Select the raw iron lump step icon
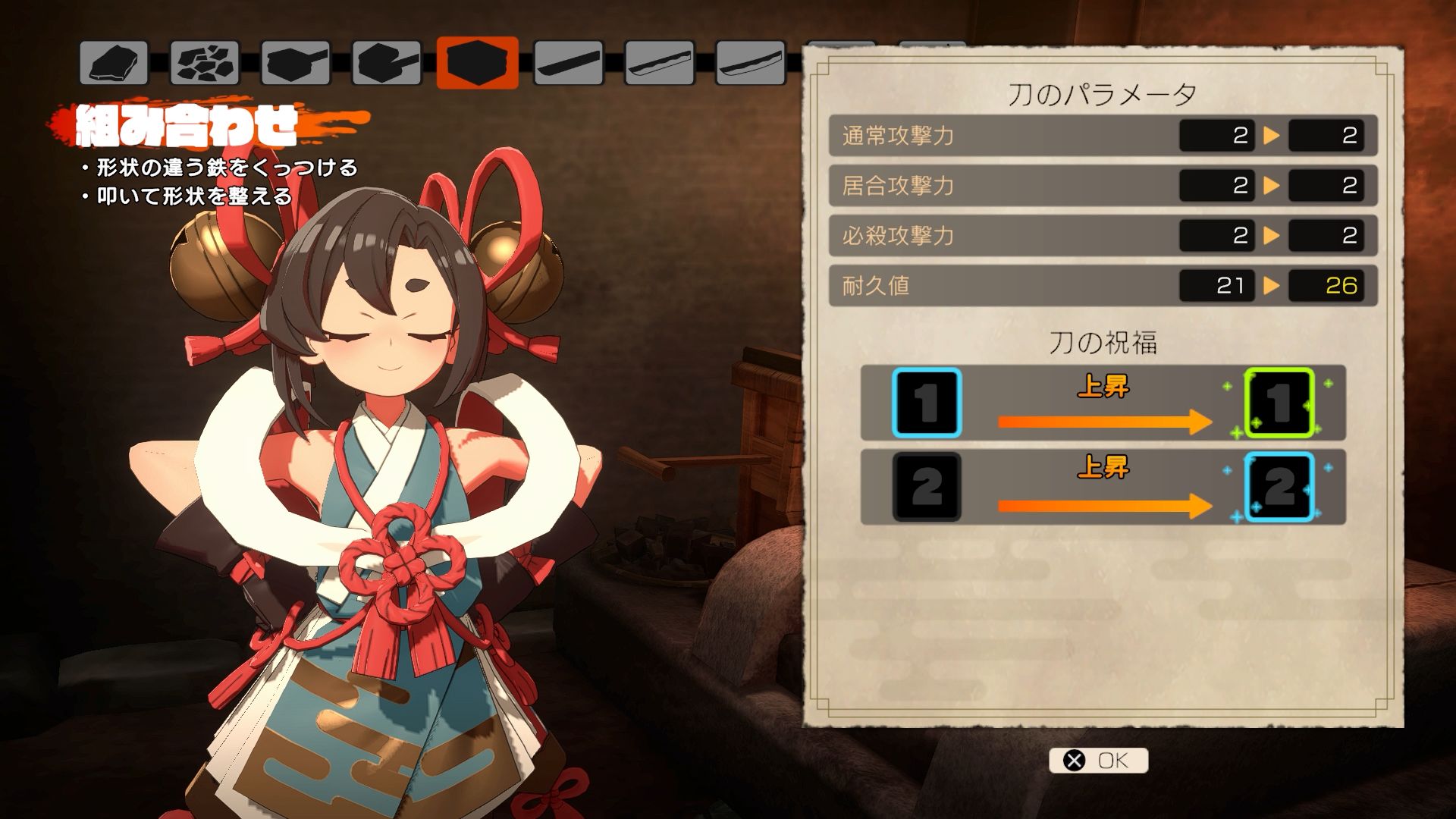Image resolution: width=1456 pixels, height=819 pixels. tap(114, 62)
